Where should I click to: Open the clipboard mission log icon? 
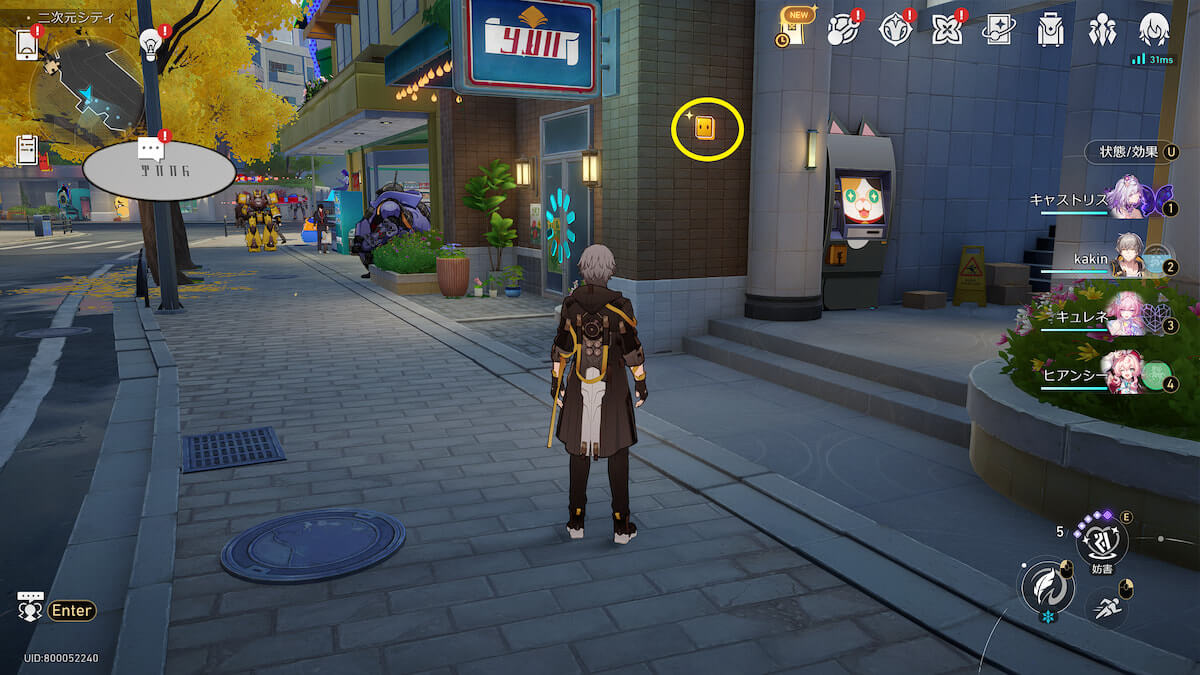tap(27, 150)
